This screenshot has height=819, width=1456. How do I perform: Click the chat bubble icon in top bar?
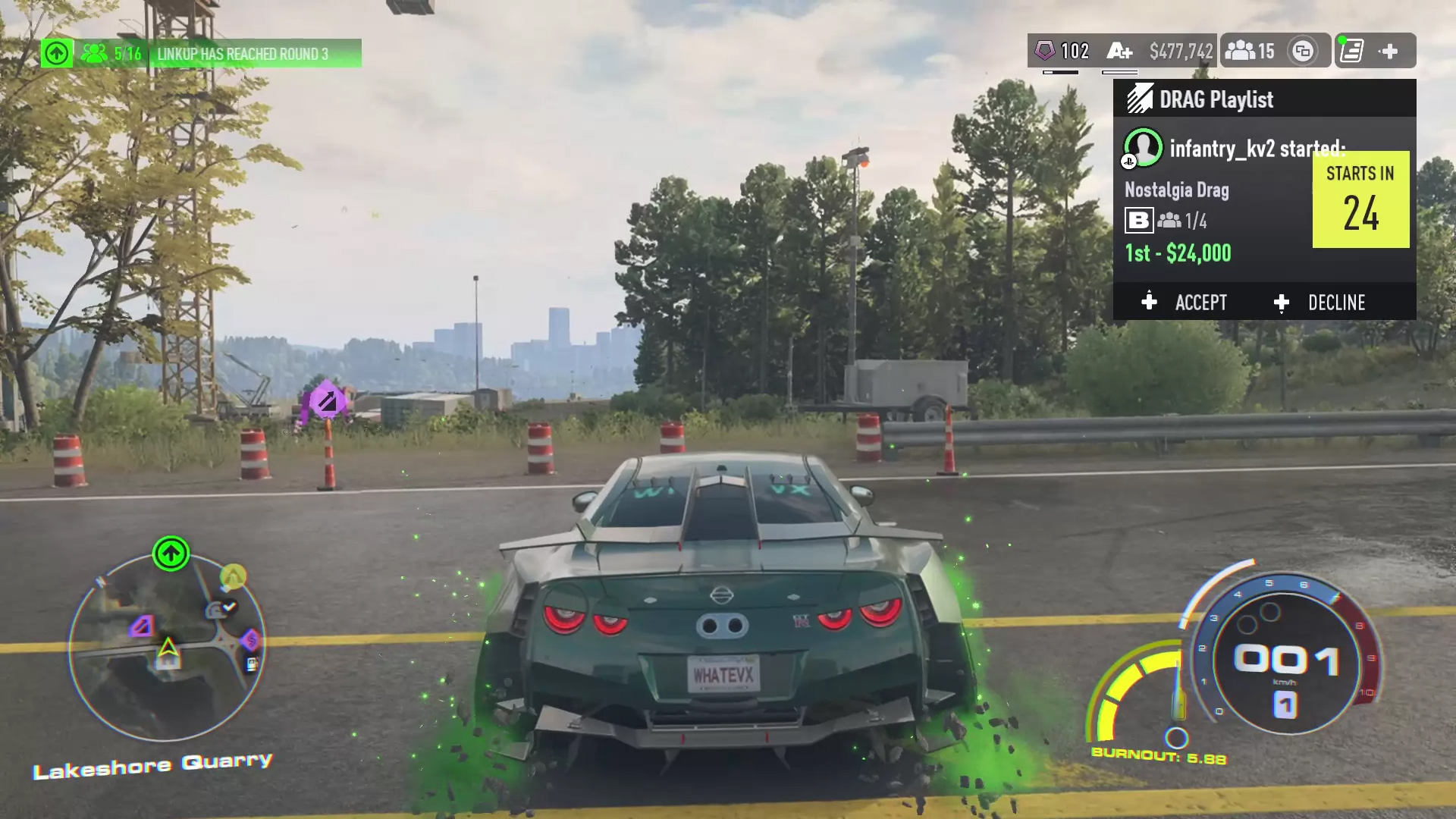pos(1303,51)
